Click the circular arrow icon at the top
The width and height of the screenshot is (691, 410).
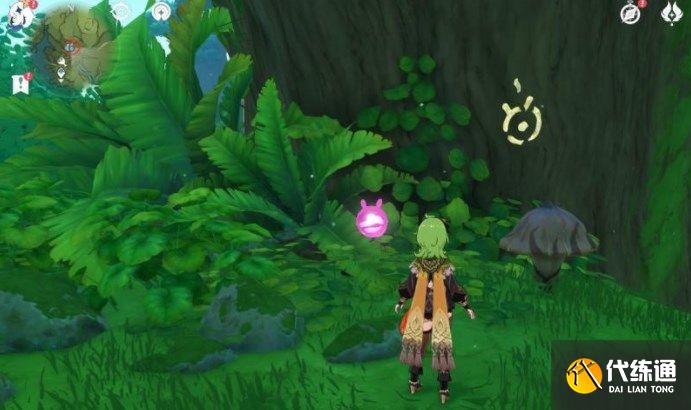[x=160, y=12]
